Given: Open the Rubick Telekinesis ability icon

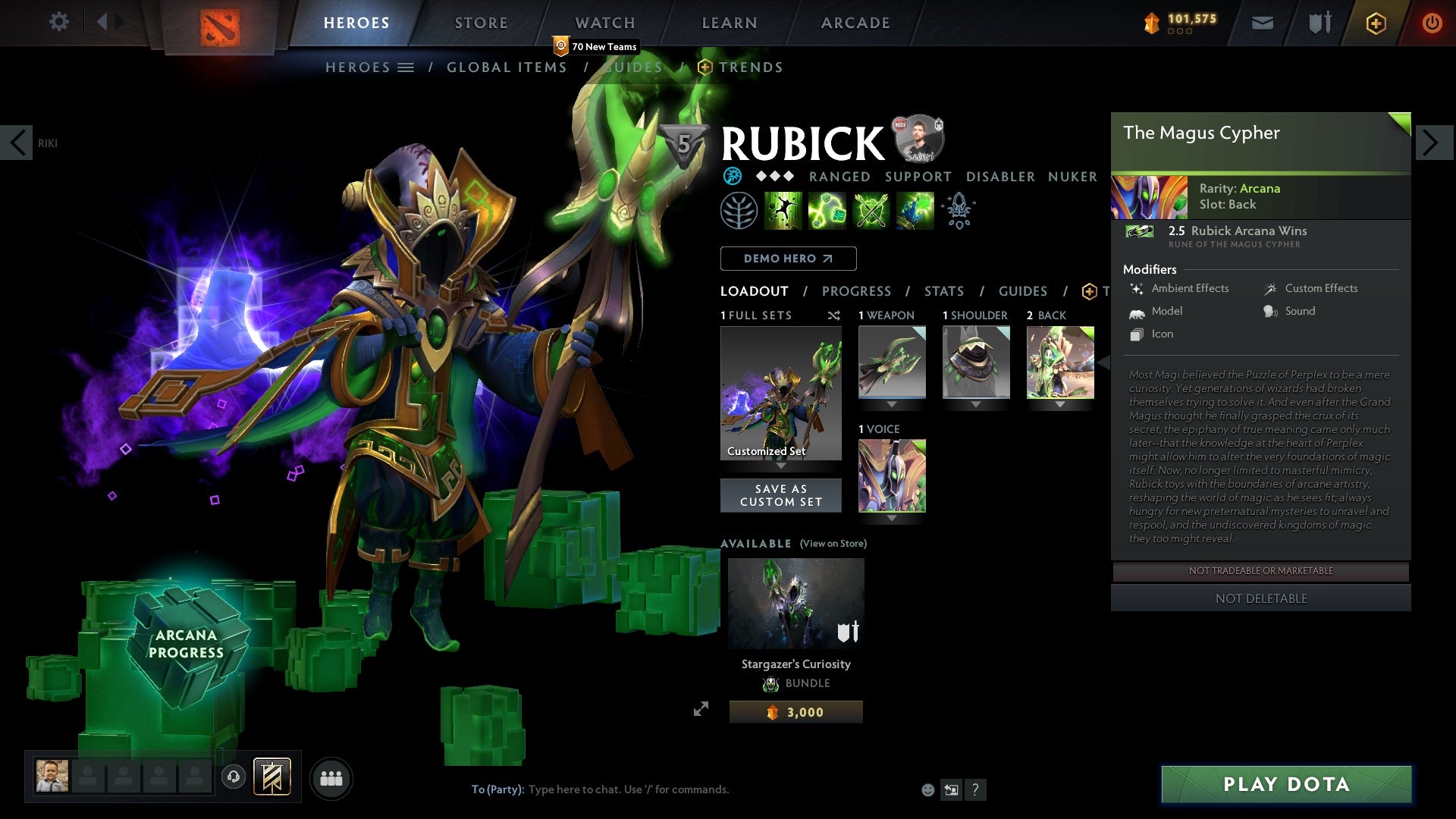Looking at the screenshot, I should point(783,211).
